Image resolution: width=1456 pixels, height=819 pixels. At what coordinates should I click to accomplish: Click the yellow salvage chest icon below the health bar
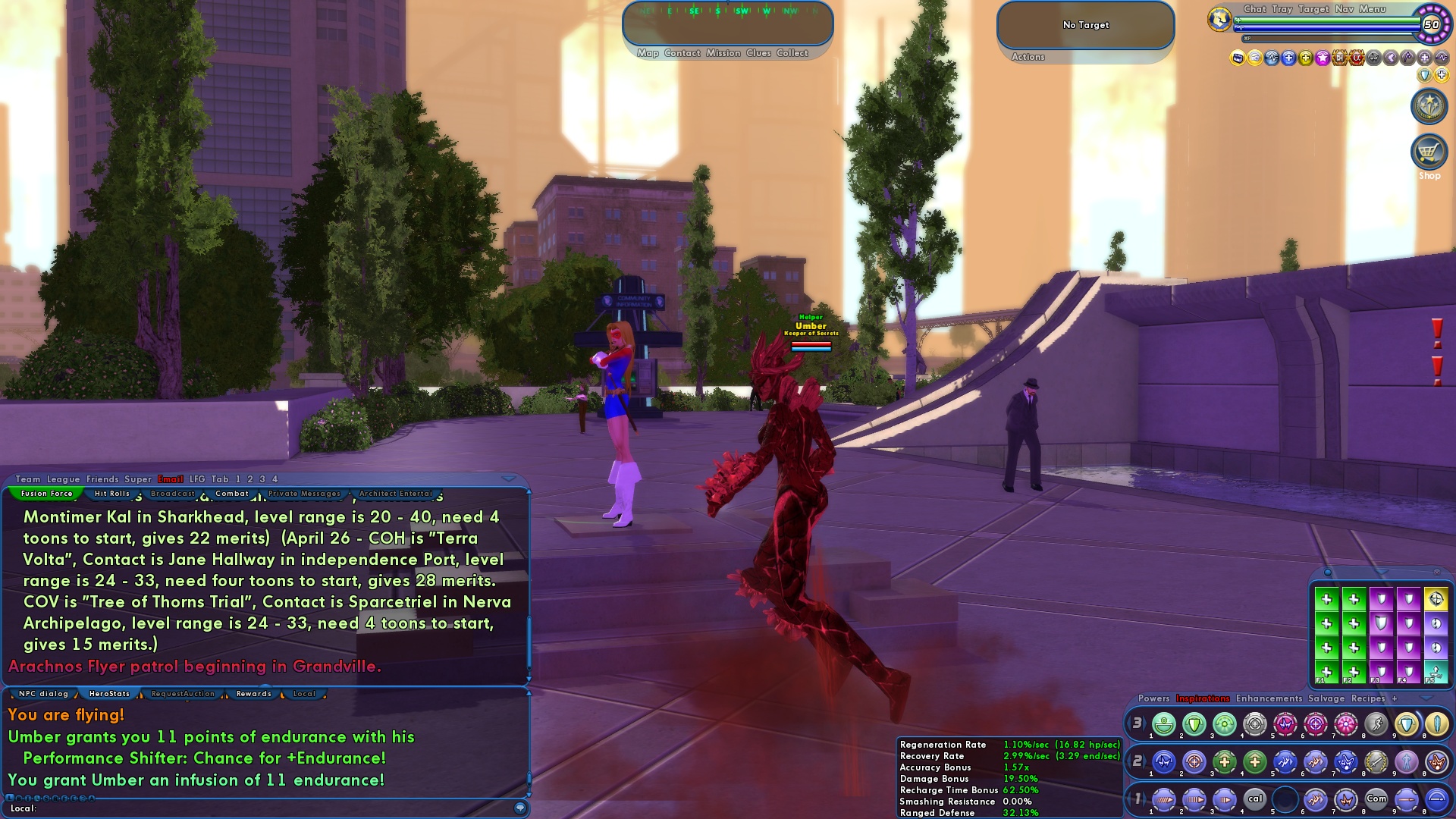[1236, 58]
